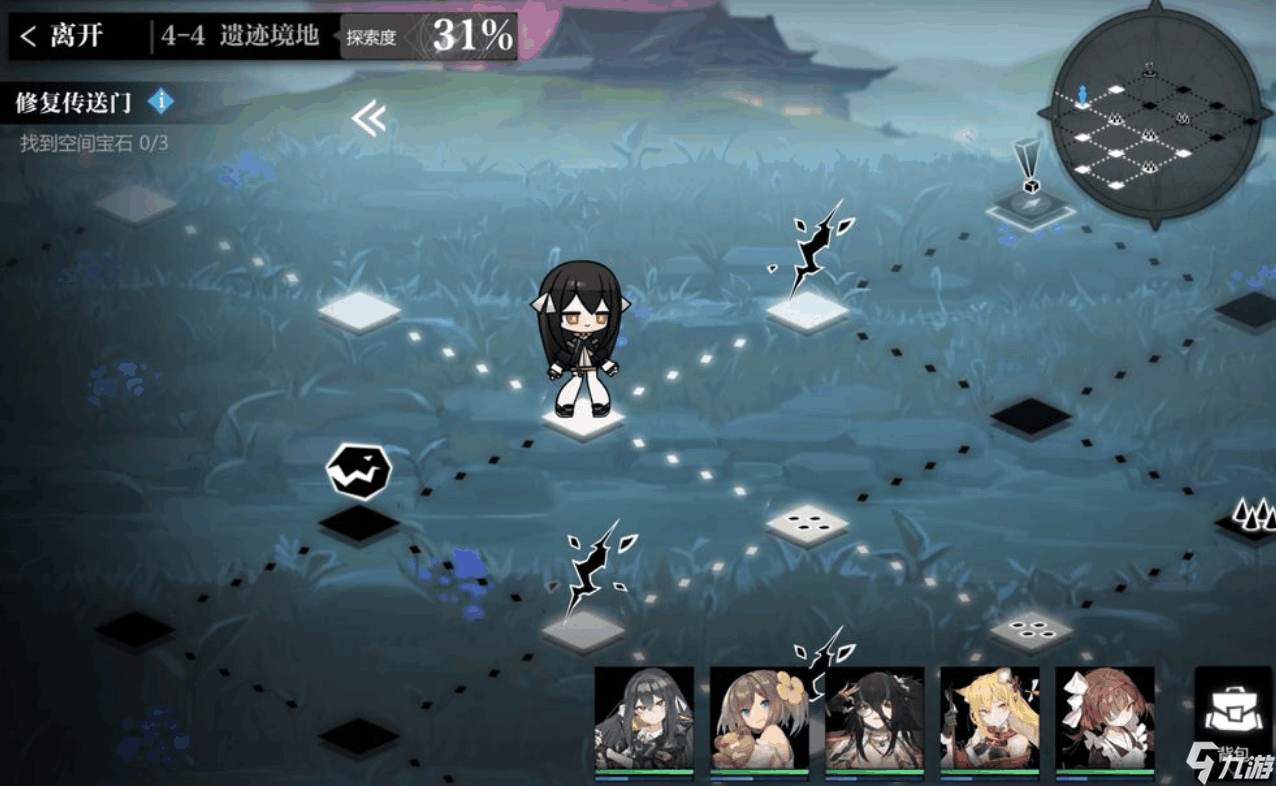
Task: Select the white-bow red-haired character portrait
Action: pyautogui.click(x=1104, y=720)
